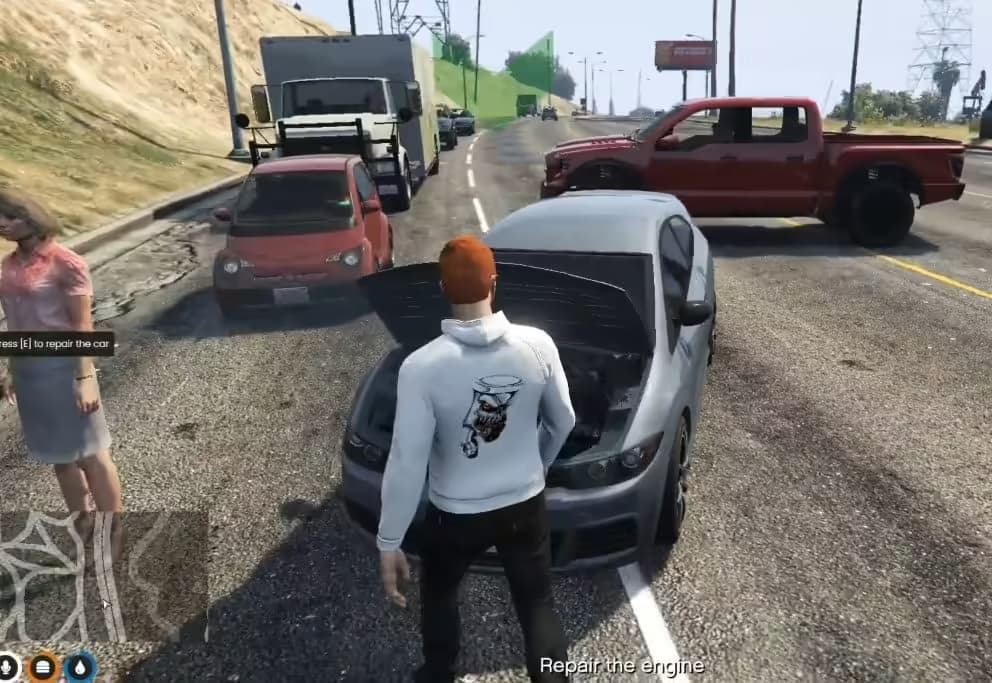The image size is (992, 683).
Task: Select the water drop thirst icon
Action: [x=80, y=667]
